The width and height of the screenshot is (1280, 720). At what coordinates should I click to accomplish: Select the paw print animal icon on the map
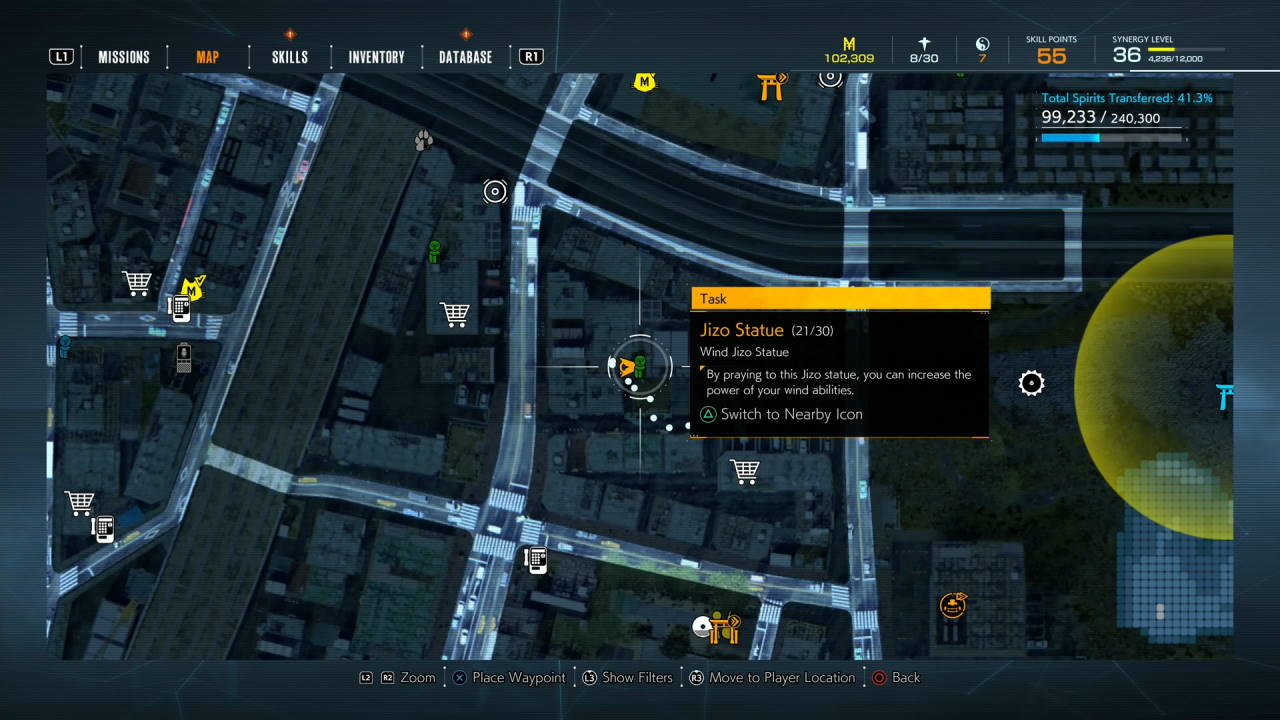tap(422, 139)
